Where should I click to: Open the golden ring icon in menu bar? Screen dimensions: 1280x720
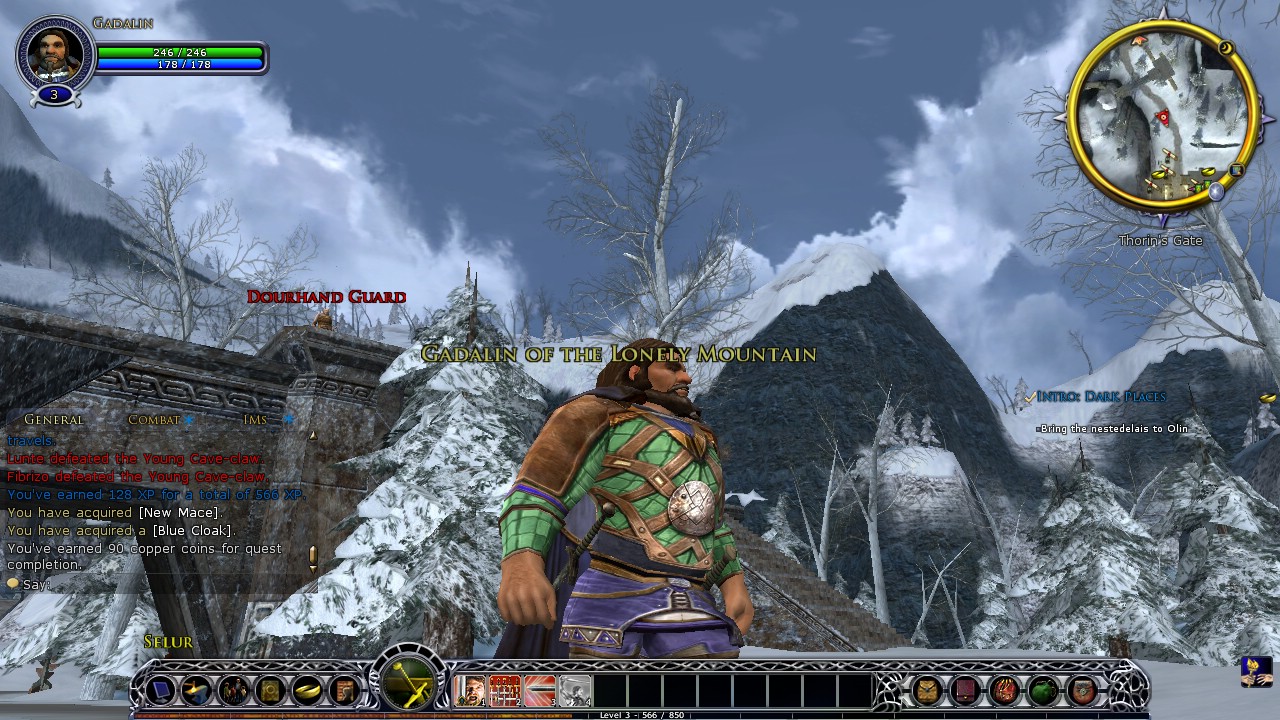point(308,690)
